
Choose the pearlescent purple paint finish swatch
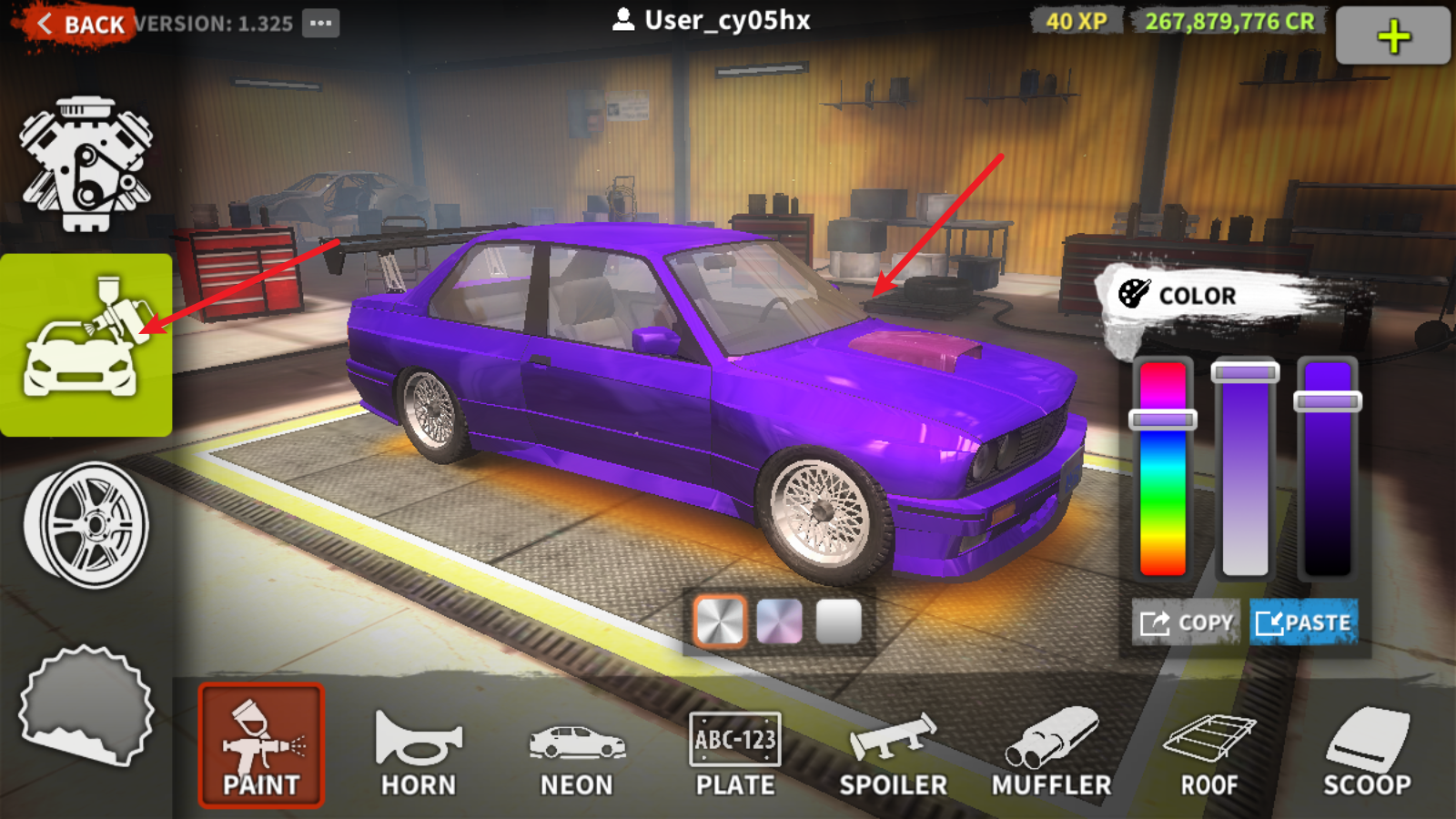[780, 622]
